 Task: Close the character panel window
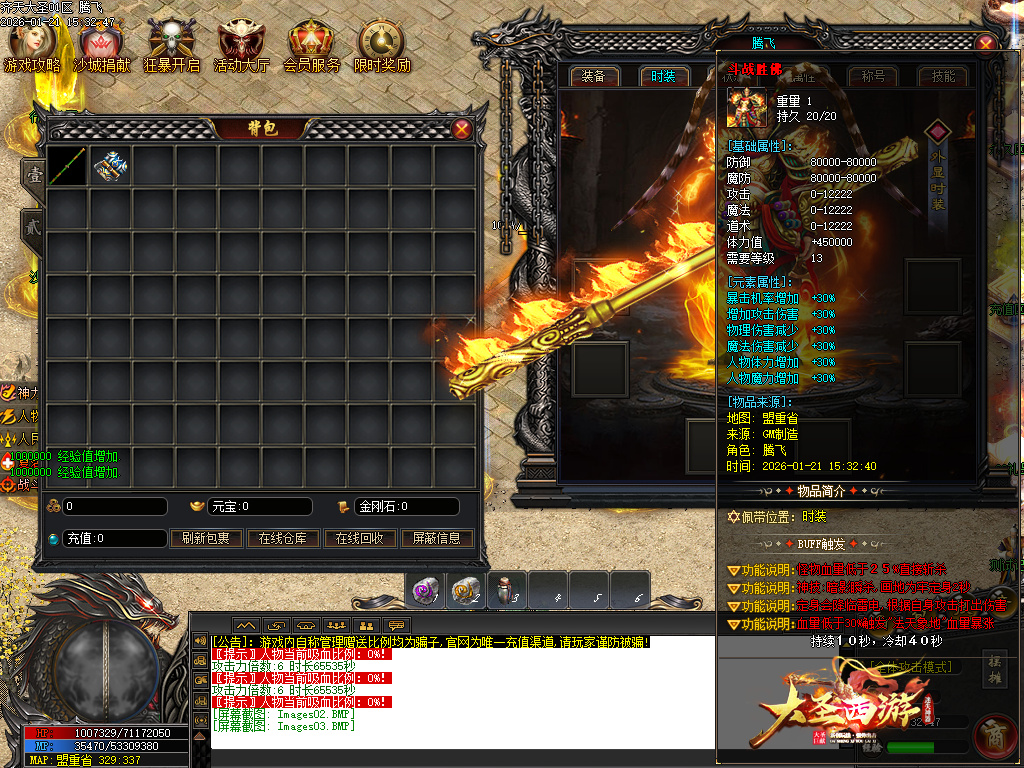pos(986,44)
